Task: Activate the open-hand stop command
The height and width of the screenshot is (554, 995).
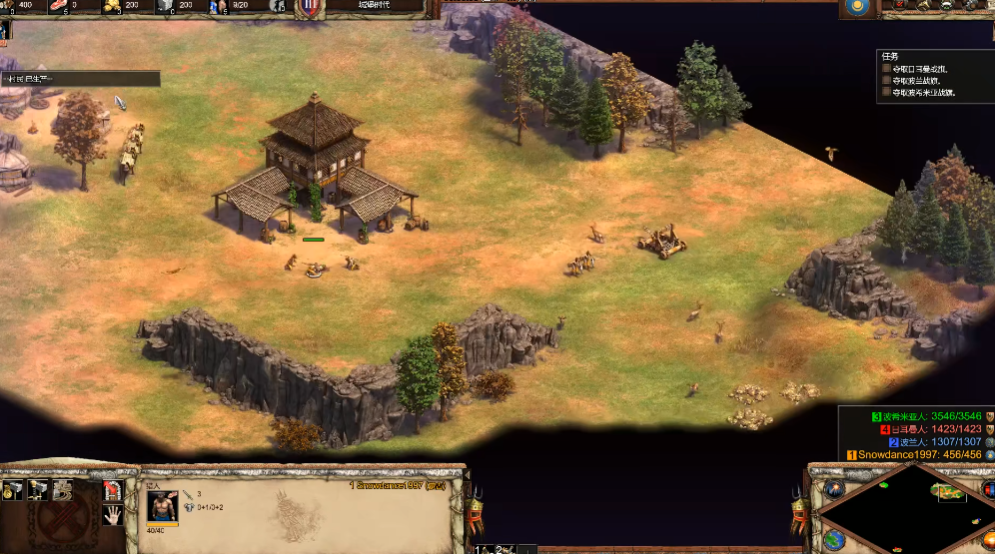Action: click(x=112, y=514)
